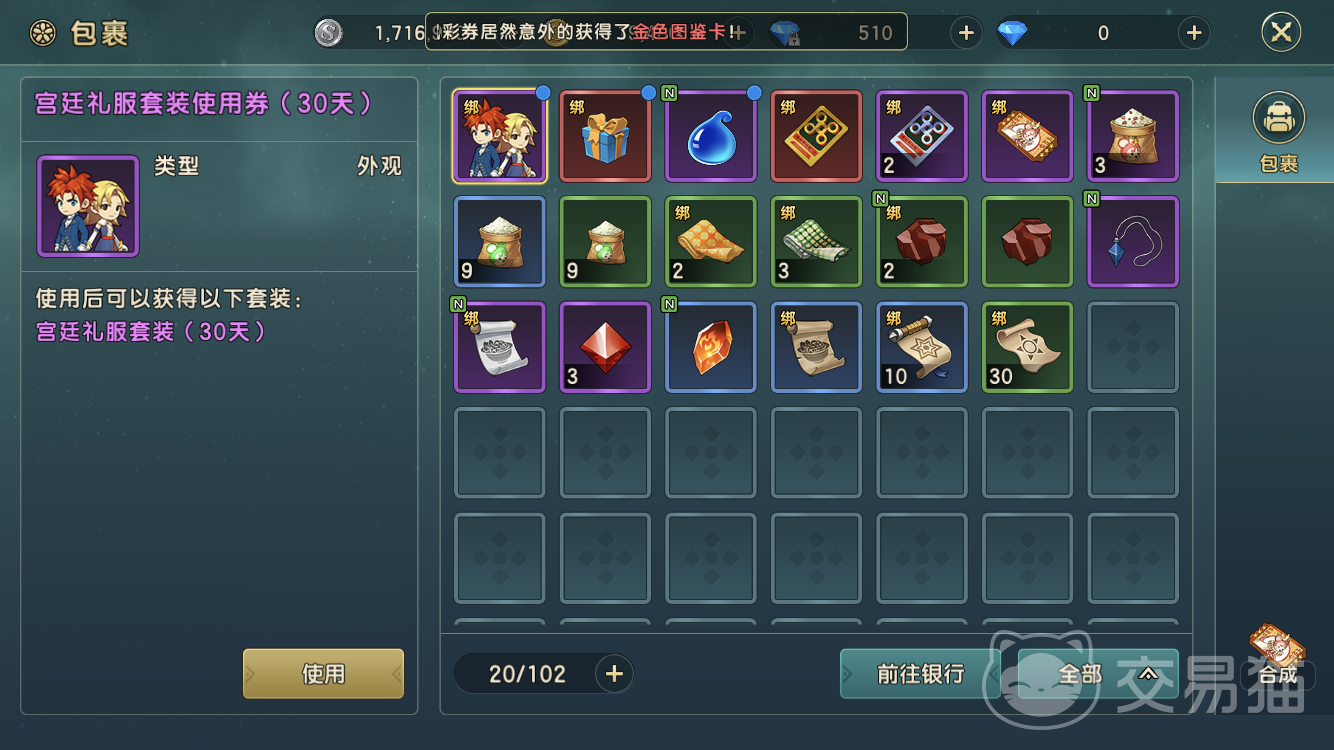Image resolution: width=1334 pixels, height=750 pixels.
Task: Click plus next to diamond balance 510
Action: click(x=965, y=33)
